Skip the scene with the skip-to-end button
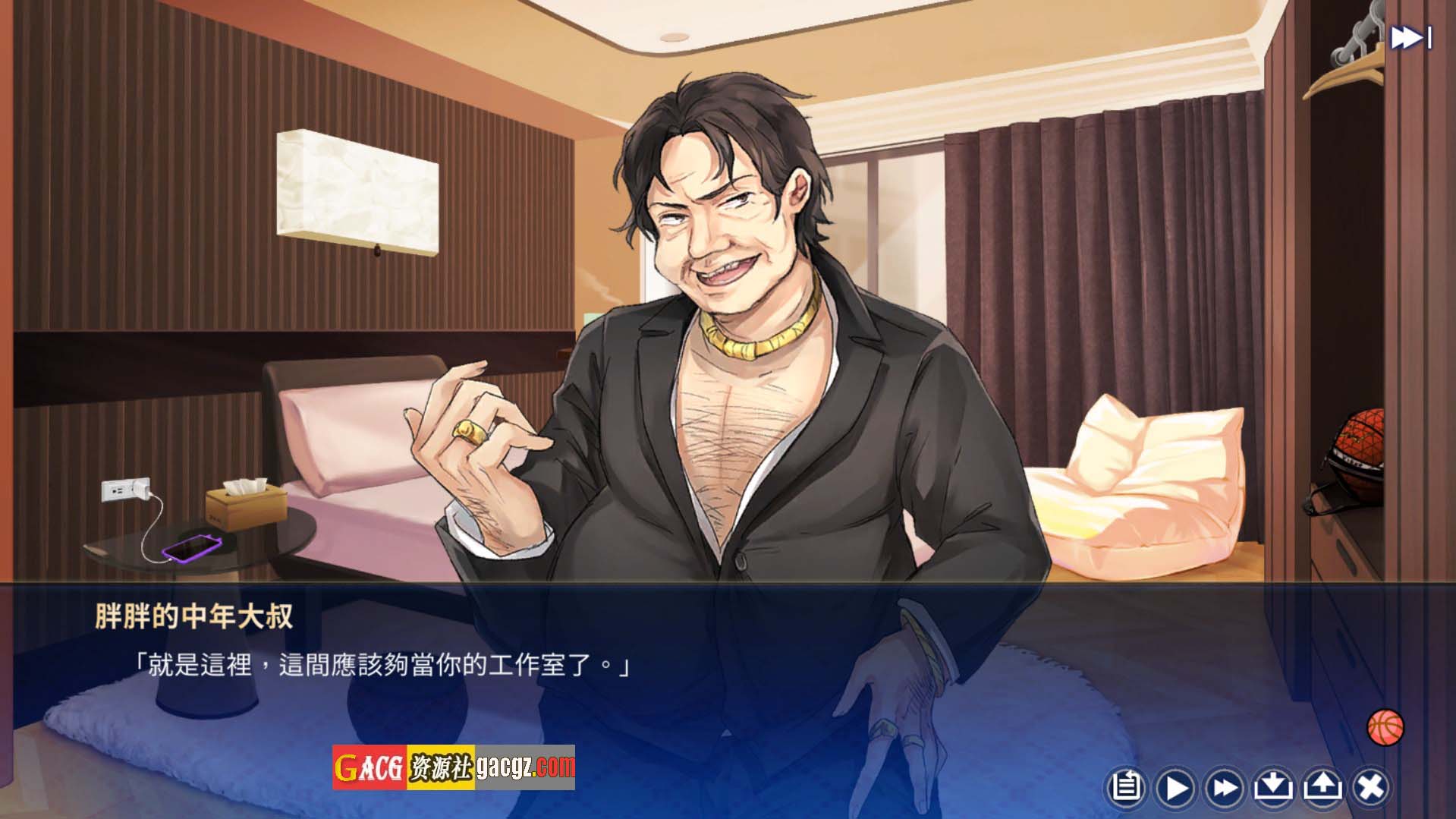Image resolution: width=1456 pixels, height=819 pixels. [x=1410, y=38]
